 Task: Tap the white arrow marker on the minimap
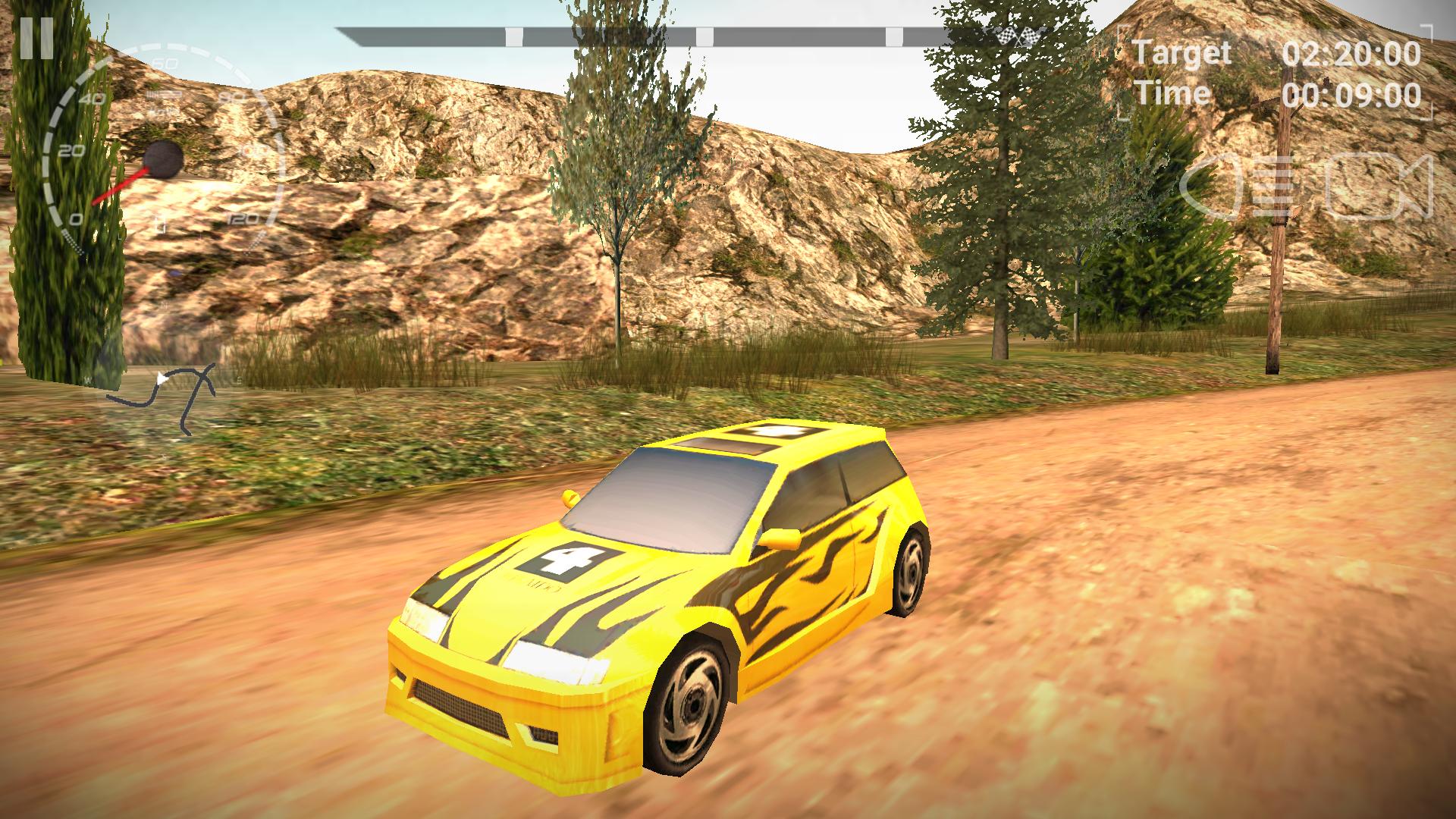click(x=162, y=376)
